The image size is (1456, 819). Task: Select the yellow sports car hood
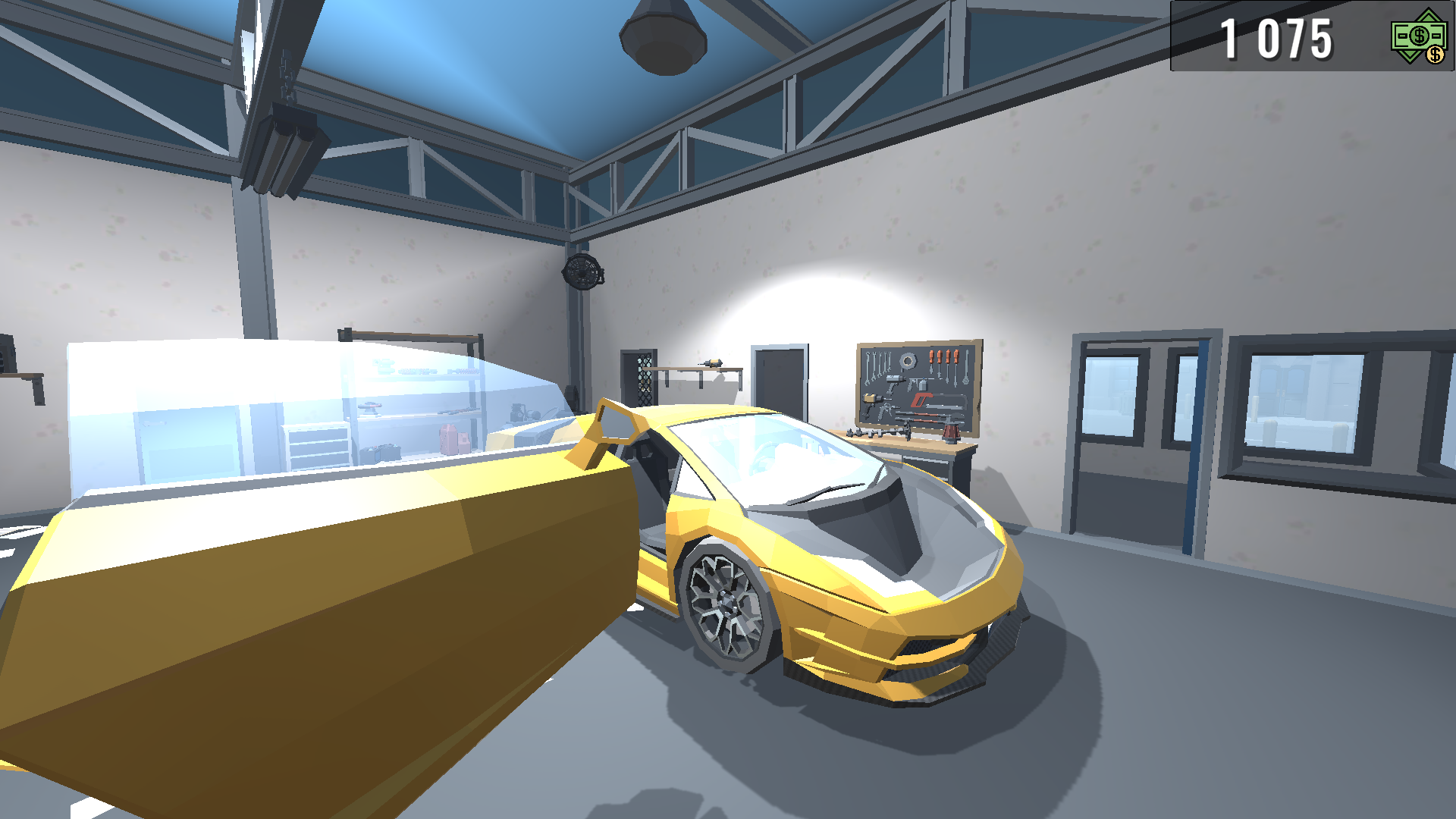coord(872,576)
